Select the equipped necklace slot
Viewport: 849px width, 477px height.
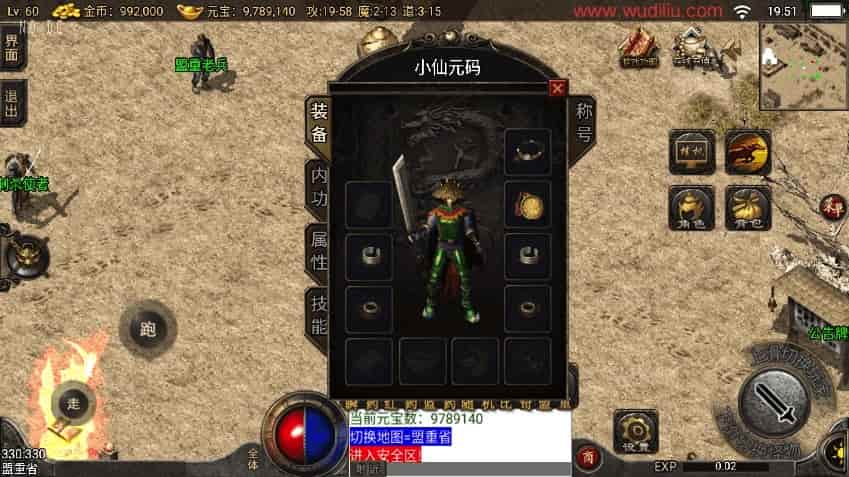click(527, 151)
